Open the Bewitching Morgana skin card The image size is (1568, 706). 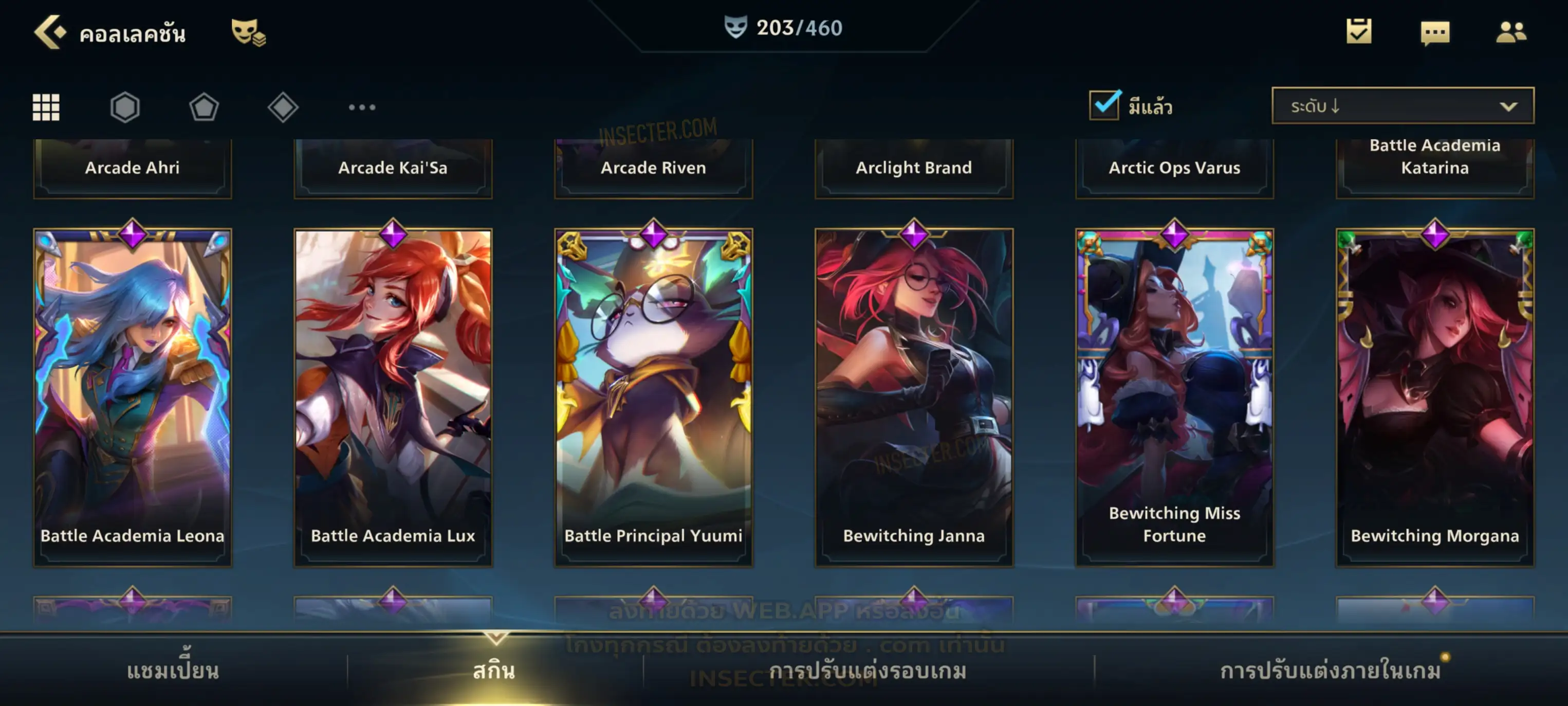click(x=1435, y=397)
